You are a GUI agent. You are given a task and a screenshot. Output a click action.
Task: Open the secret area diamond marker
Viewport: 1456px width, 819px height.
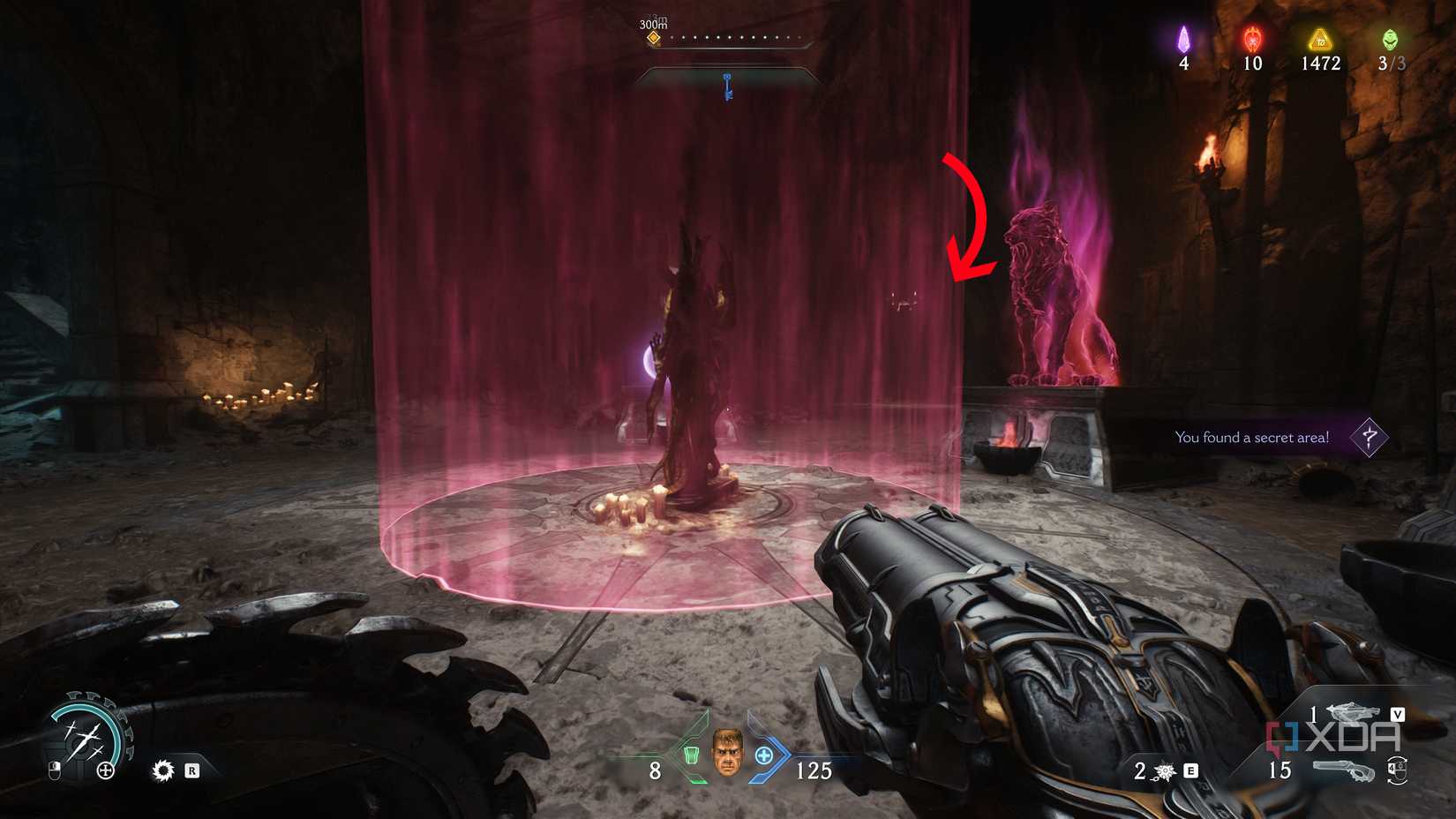pos(1369,436)
